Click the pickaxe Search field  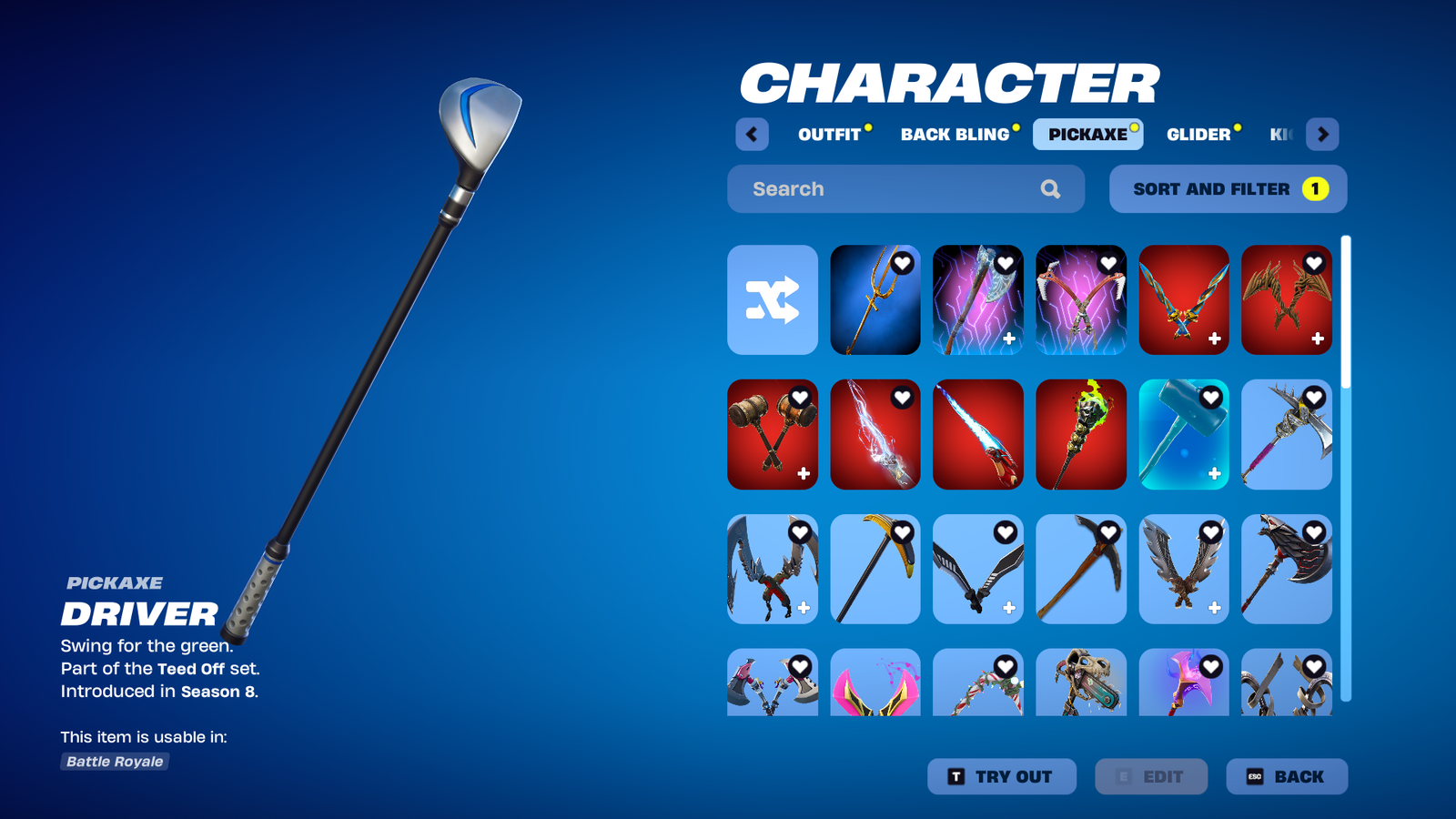click(x=892, y=189)
